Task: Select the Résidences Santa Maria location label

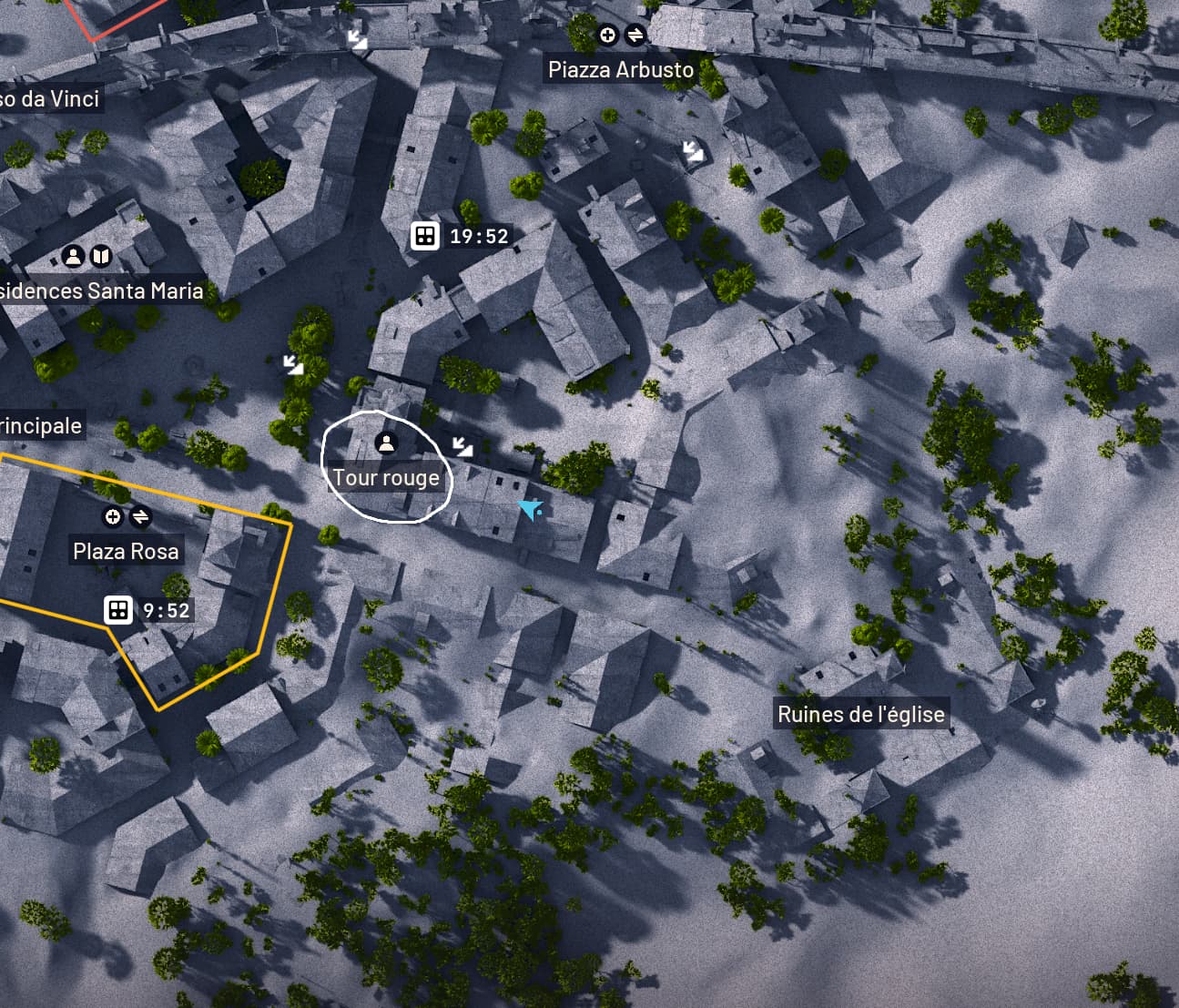Action: (x=100, y=290)
